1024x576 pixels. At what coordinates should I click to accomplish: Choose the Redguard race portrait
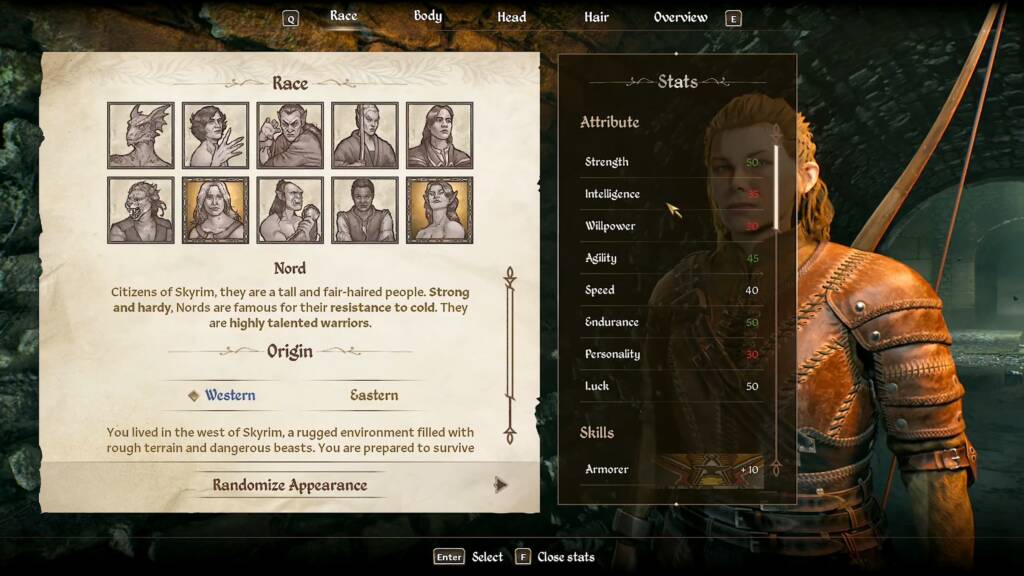(x=365, y=210)
